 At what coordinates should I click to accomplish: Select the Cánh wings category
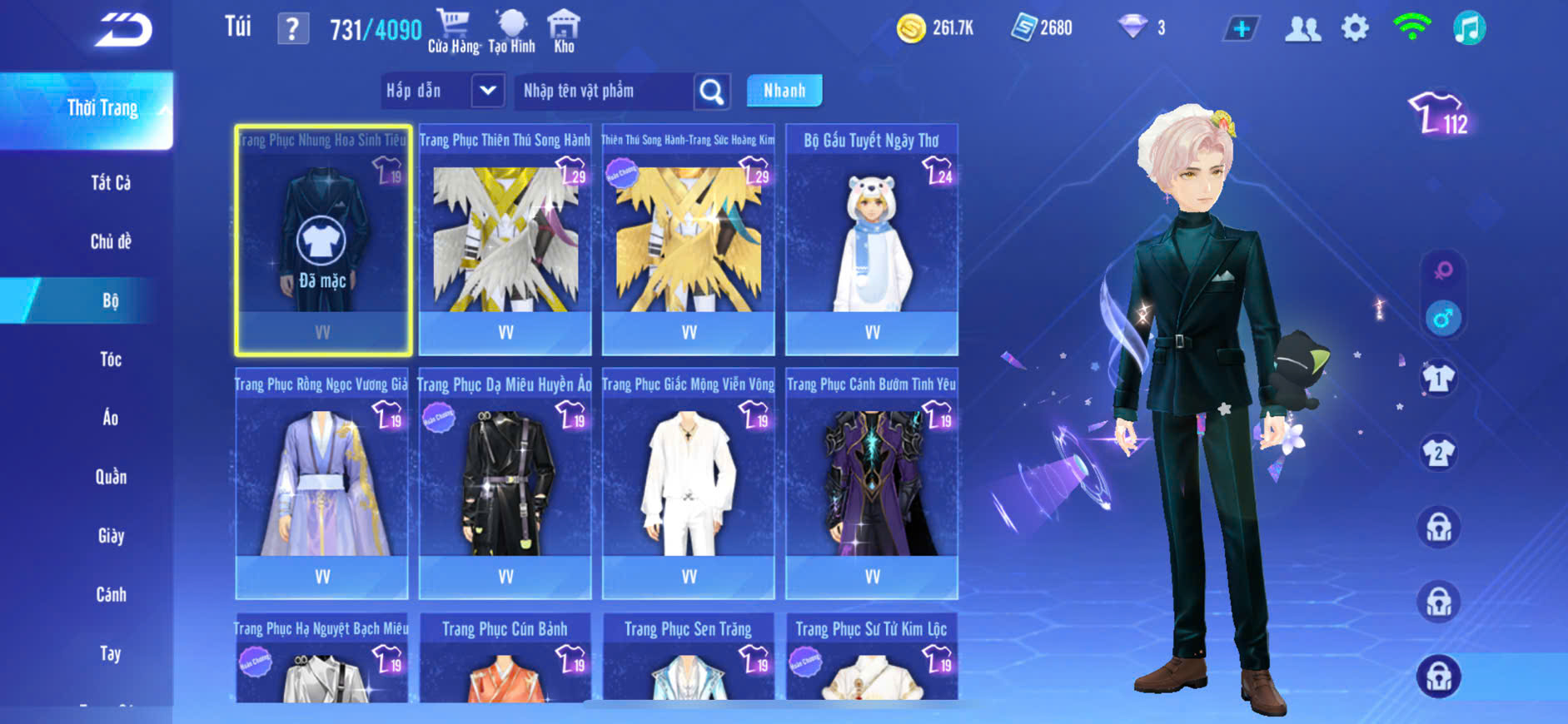110,595
